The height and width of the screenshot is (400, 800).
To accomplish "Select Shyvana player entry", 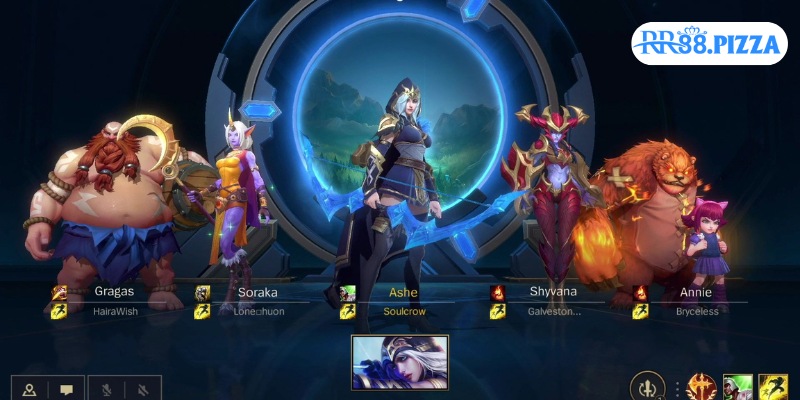I will [549, 301].
